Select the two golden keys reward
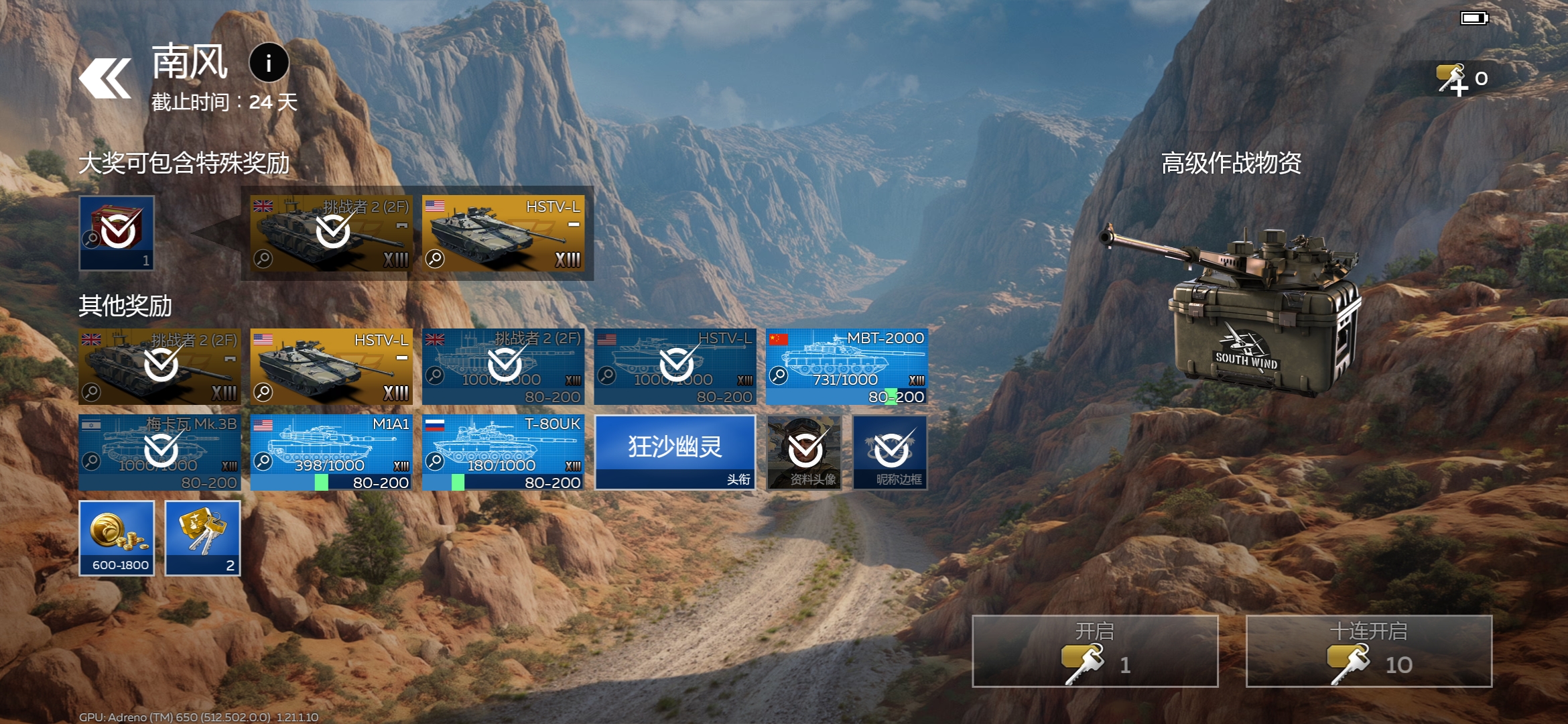Image resolution: width=1568 pixels, height=724 pixels. click(203, 538)
